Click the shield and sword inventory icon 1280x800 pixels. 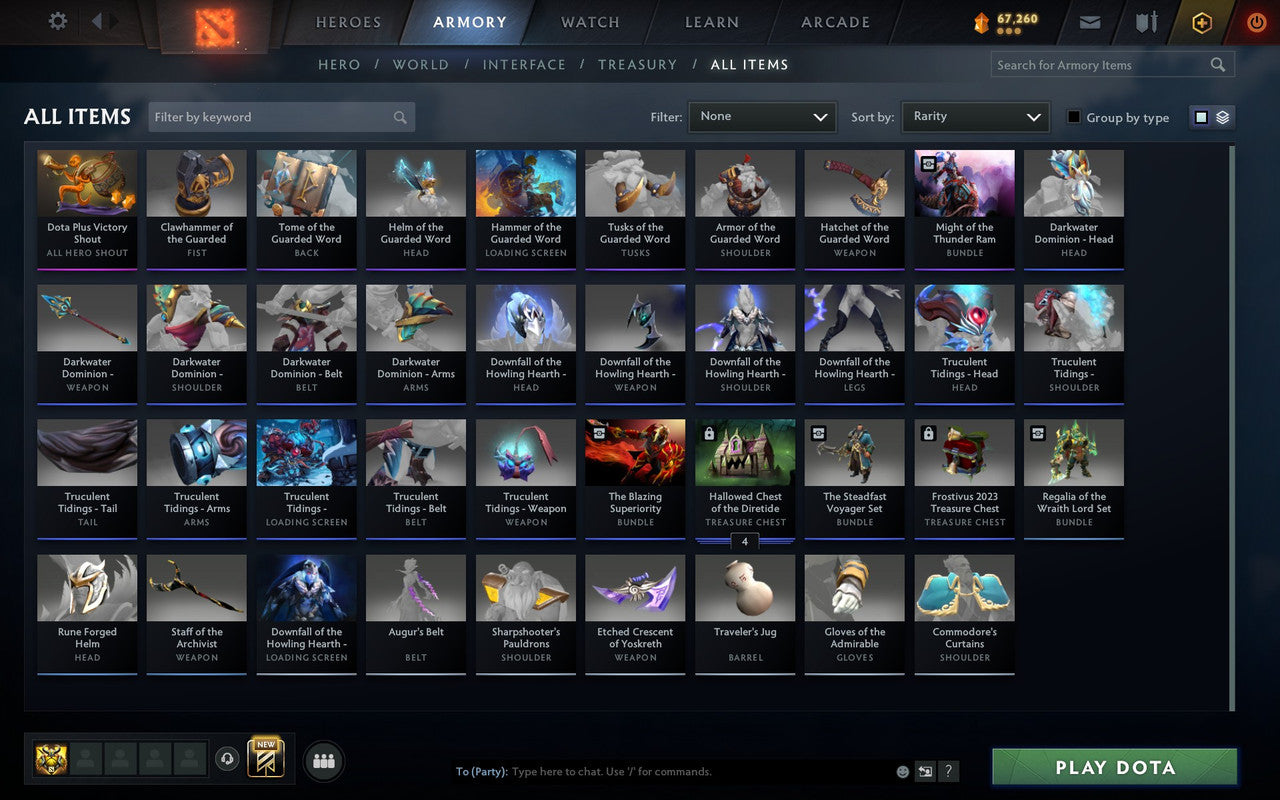coord(1145,22)
